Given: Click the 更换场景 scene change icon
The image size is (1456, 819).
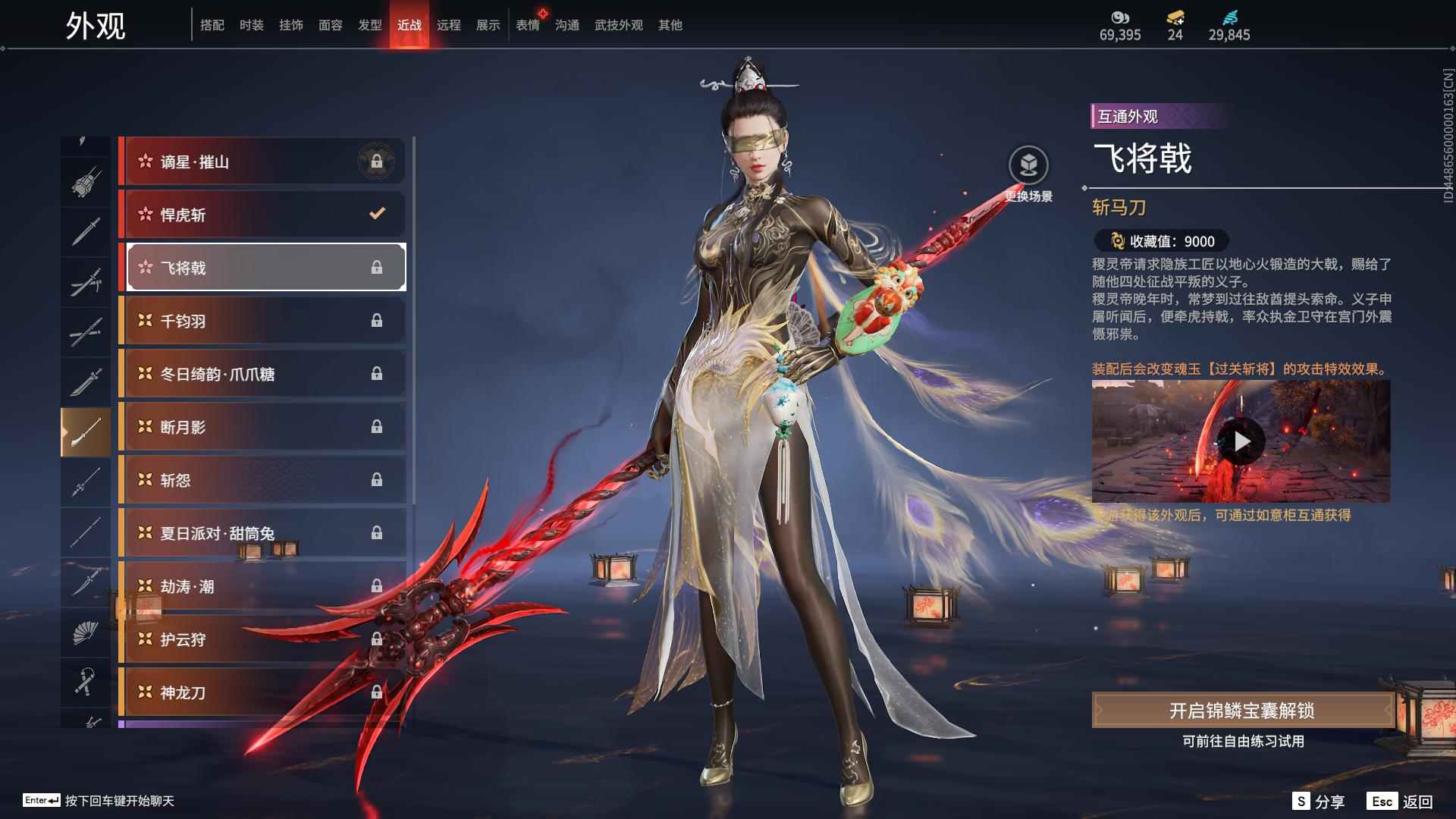Looking at the screenshot, I should pos(1028,166).
